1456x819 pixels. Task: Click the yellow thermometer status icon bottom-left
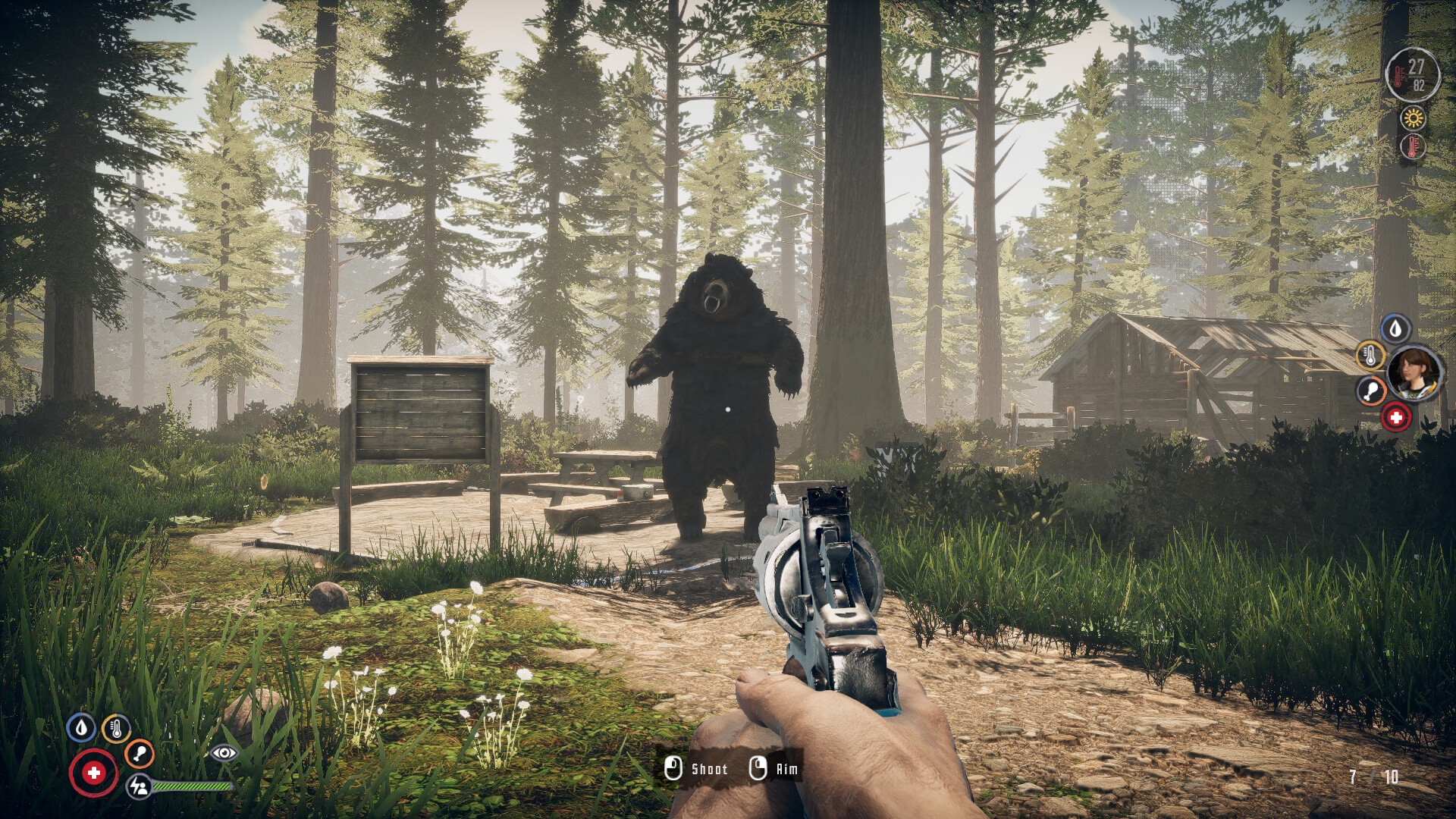pyautogui.click(x=117, y=728)
